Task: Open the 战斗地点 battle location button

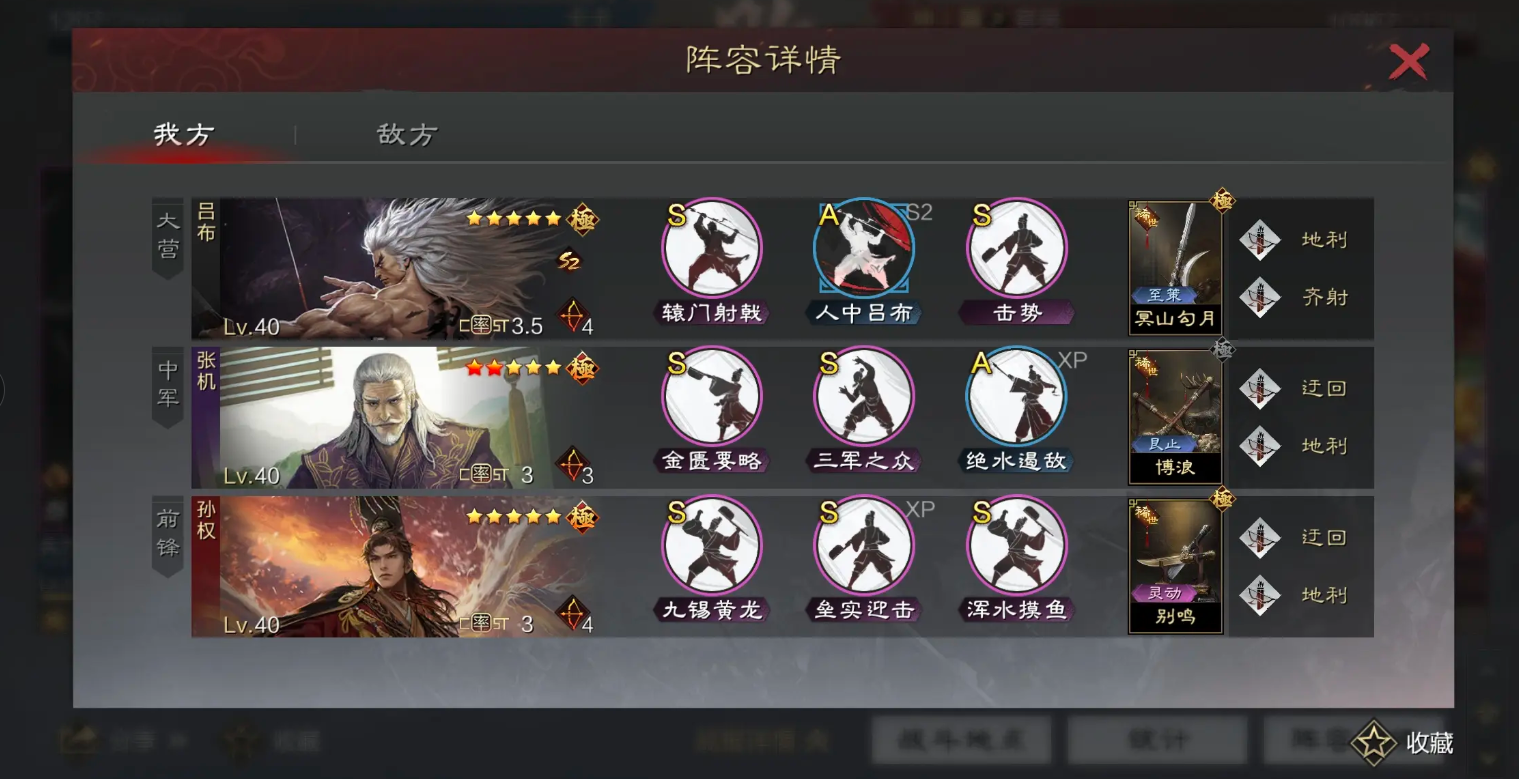Action: click(x=960, y=741)
